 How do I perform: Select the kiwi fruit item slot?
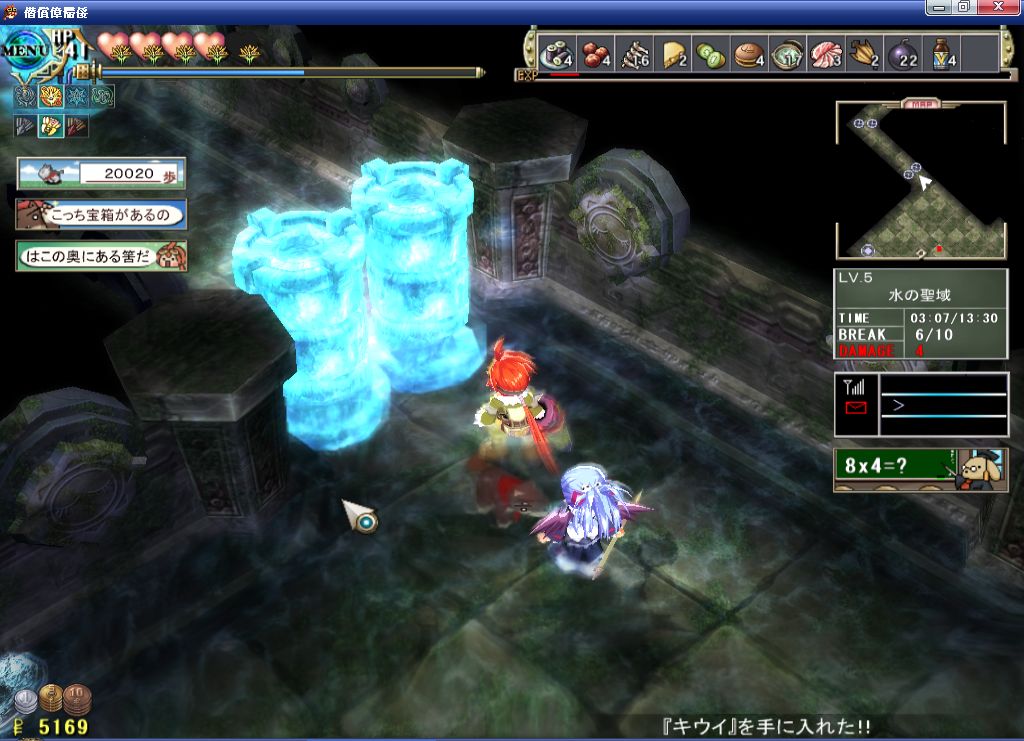tap(710, 54)
